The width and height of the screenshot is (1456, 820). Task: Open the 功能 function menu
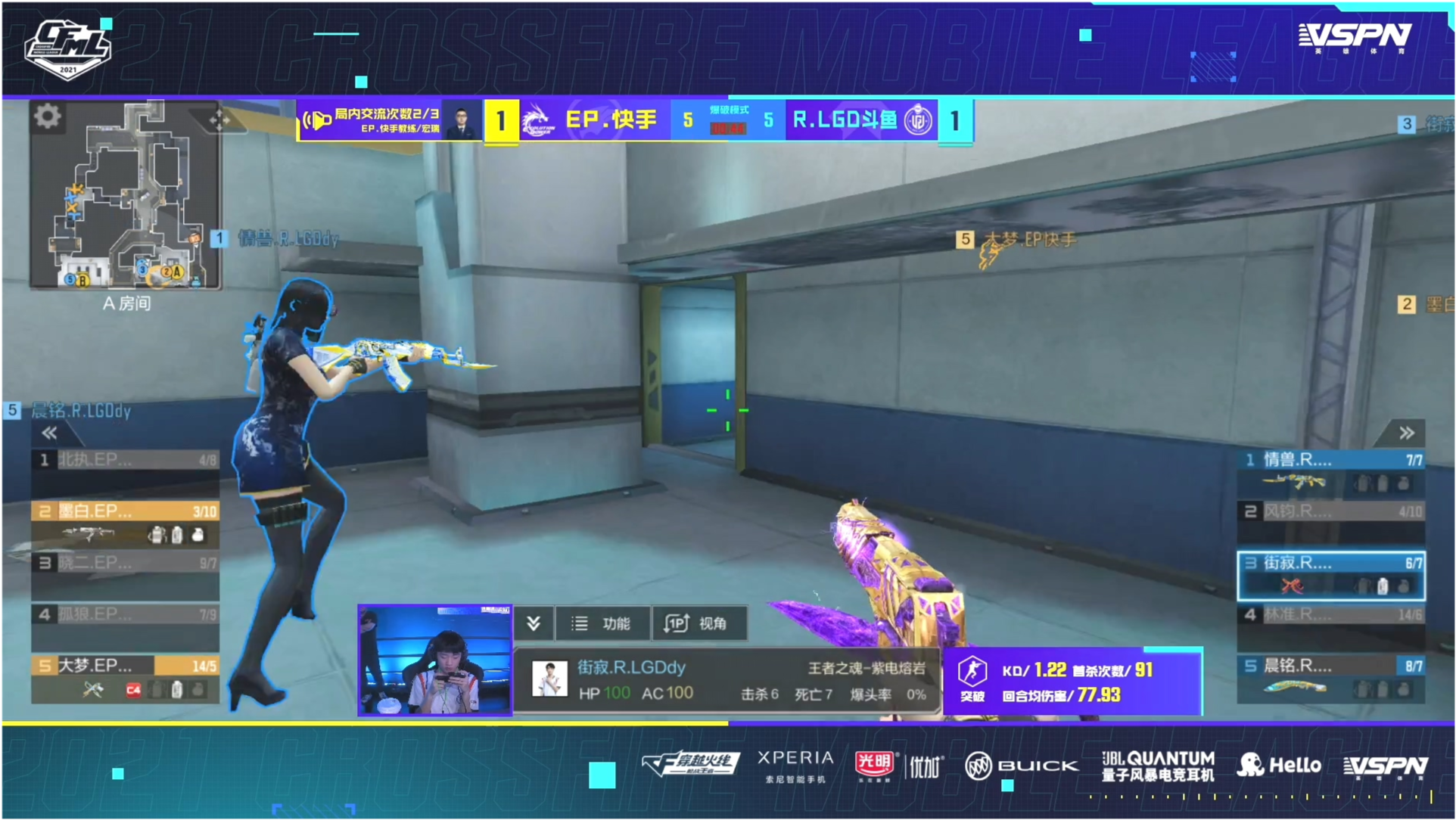(603, 623)
